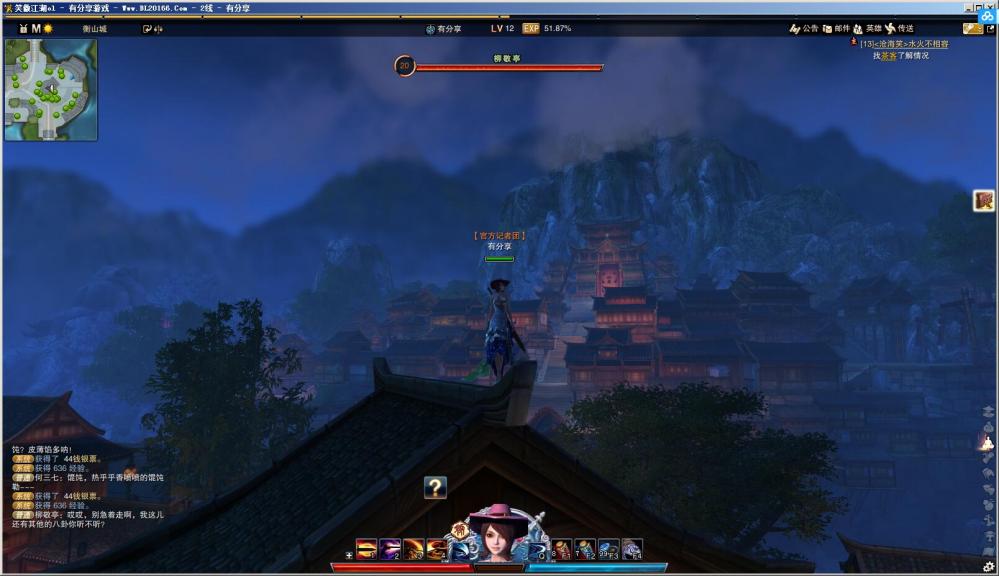Click the character portrait with purple hat
The image size is (999, 576).
pyautogui.click(x=497, y=537)
